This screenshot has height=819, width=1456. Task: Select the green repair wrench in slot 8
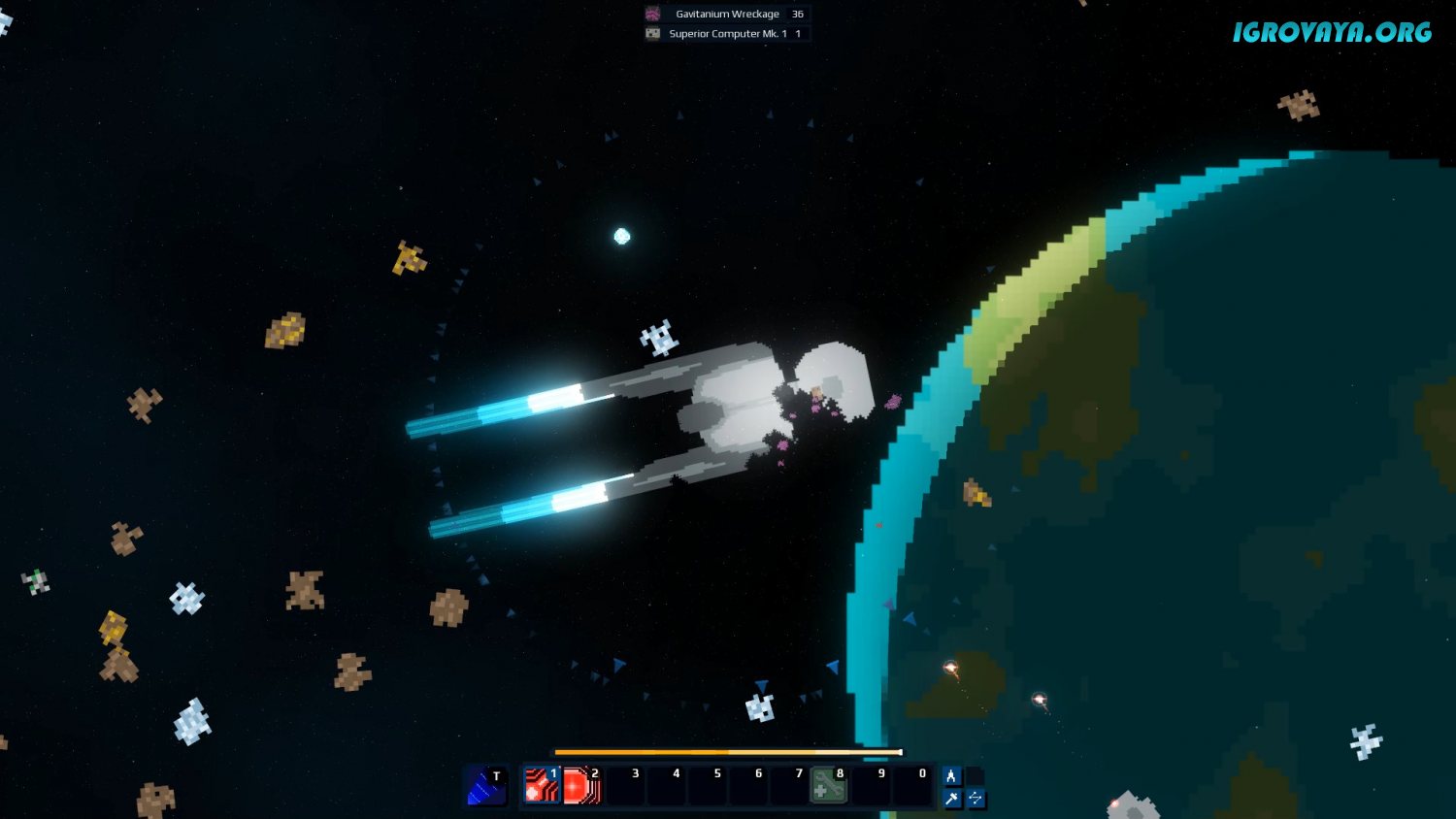coord(828,786)
